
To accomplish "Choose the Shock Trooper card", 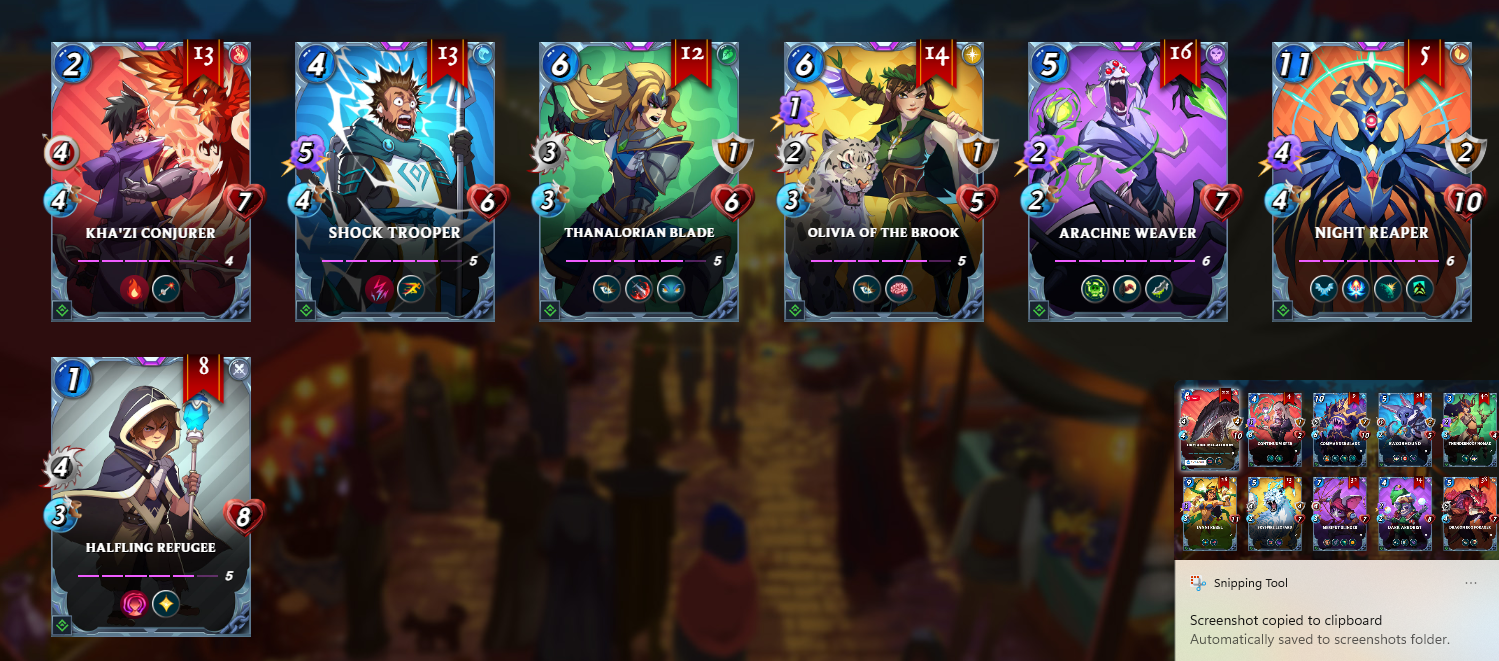I will click(x=395, y=180).
